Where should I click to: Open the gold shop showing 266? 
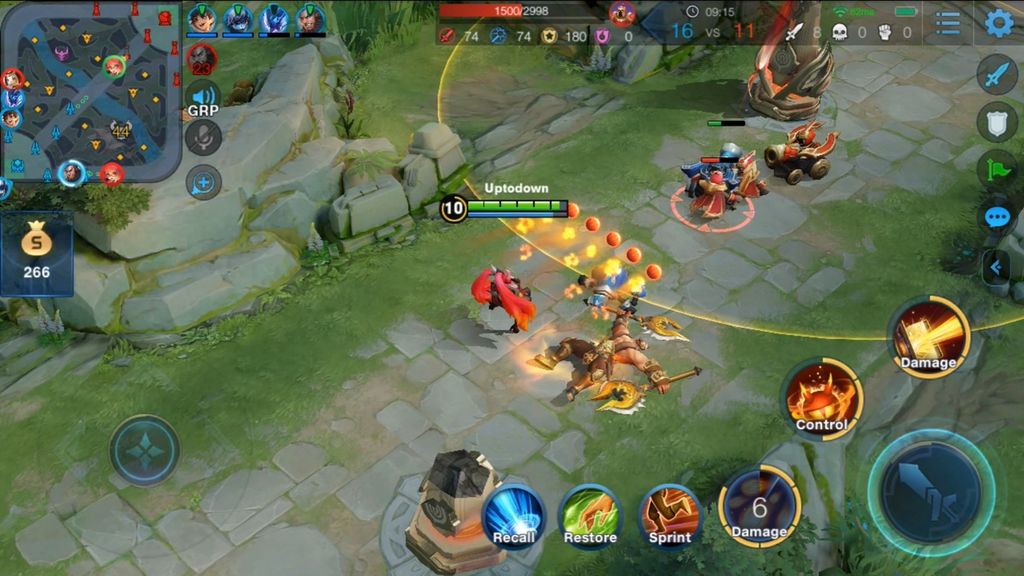pyautogui.click(x=36, y=252)
